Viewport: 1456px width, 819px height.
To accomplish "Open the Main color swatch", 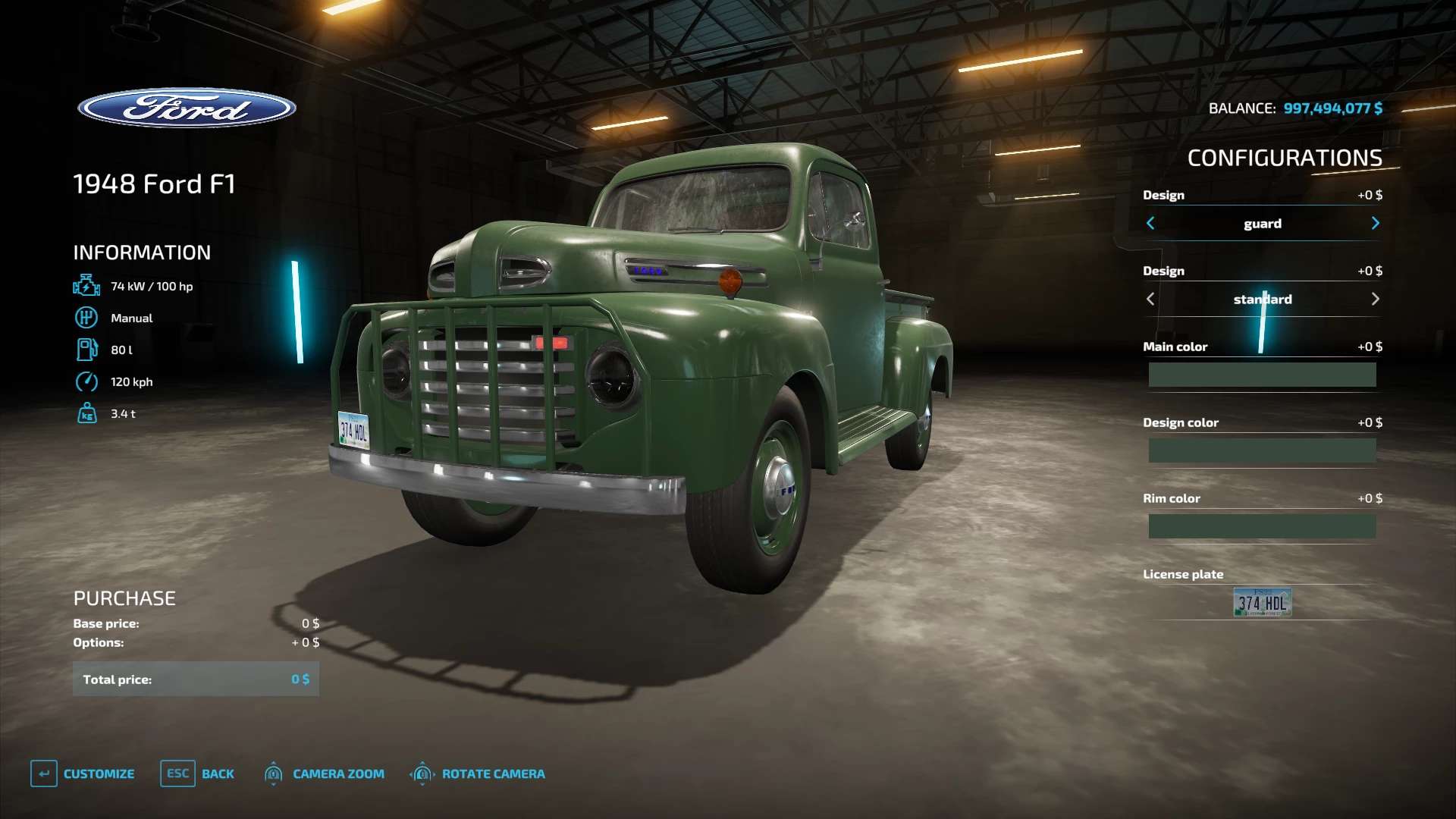I will (1262, 375).
